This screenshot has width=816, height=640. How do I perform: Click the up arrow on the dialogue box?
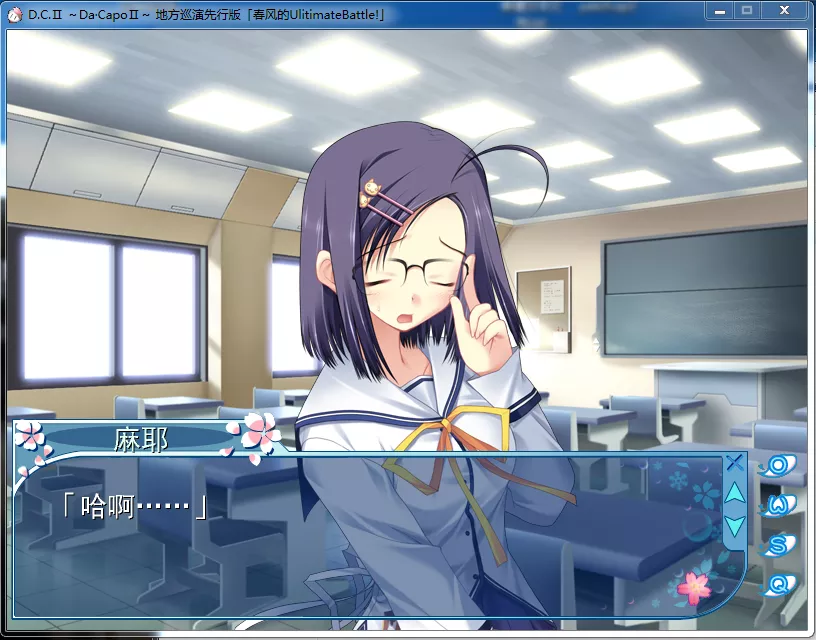pyautogui.click(x=734, y=493)
